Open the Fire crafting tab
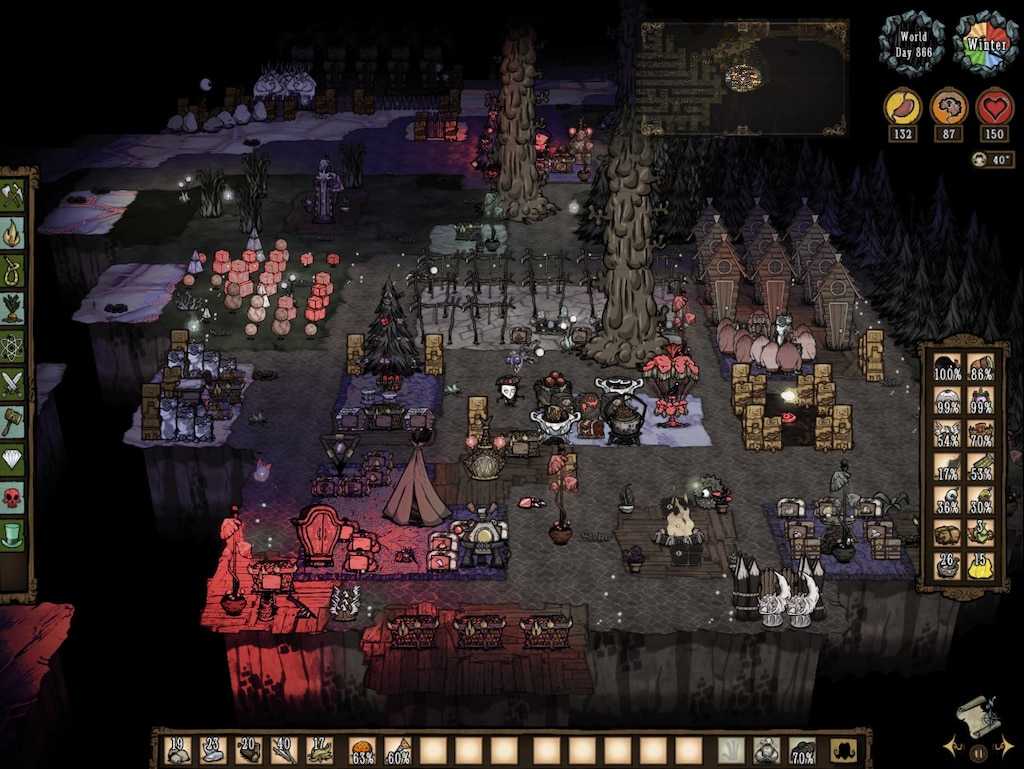Screen dimensions: 1024x769 (13, 234)
